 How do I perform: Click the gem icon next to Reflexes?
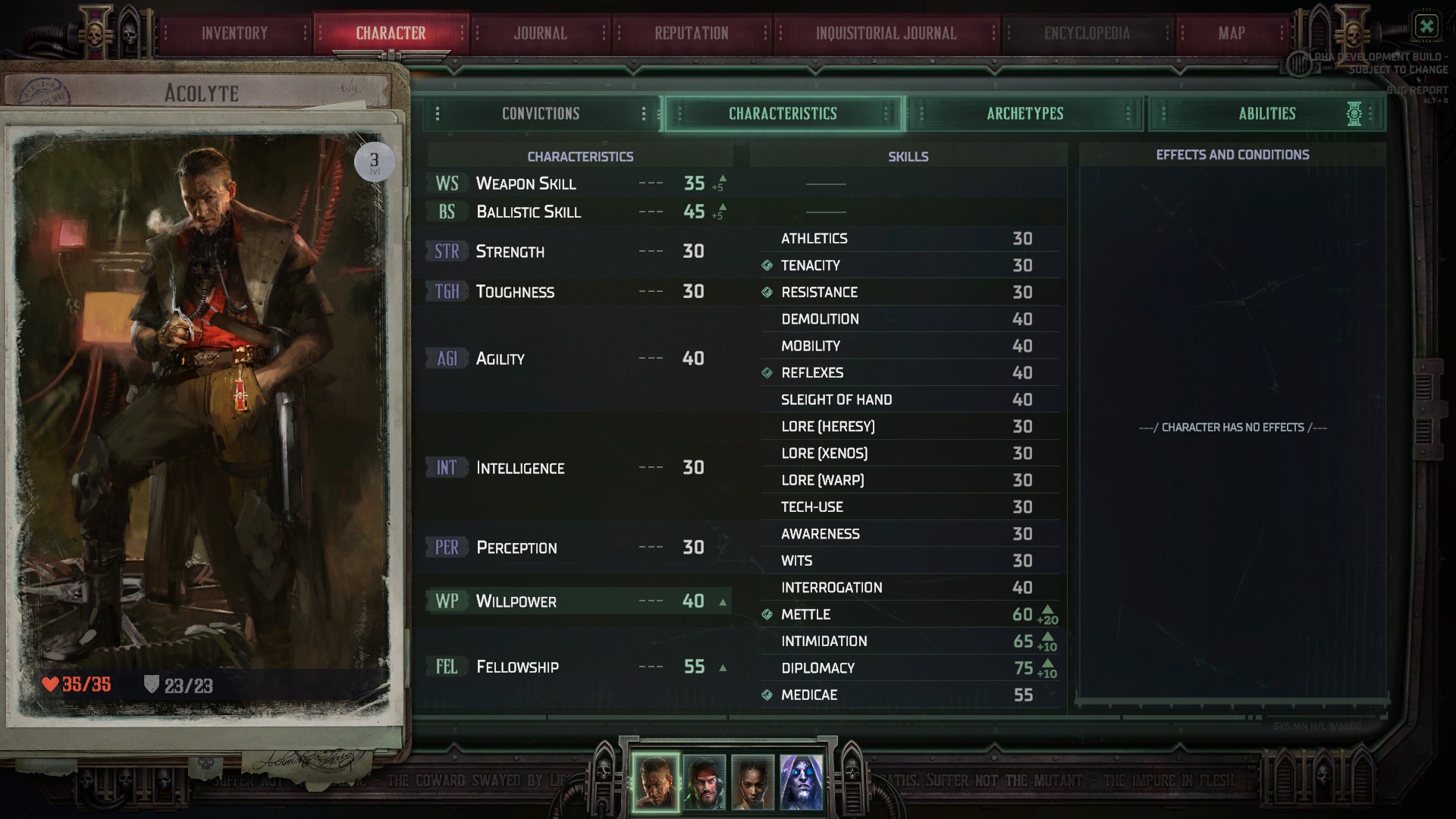tap(766, 372)
